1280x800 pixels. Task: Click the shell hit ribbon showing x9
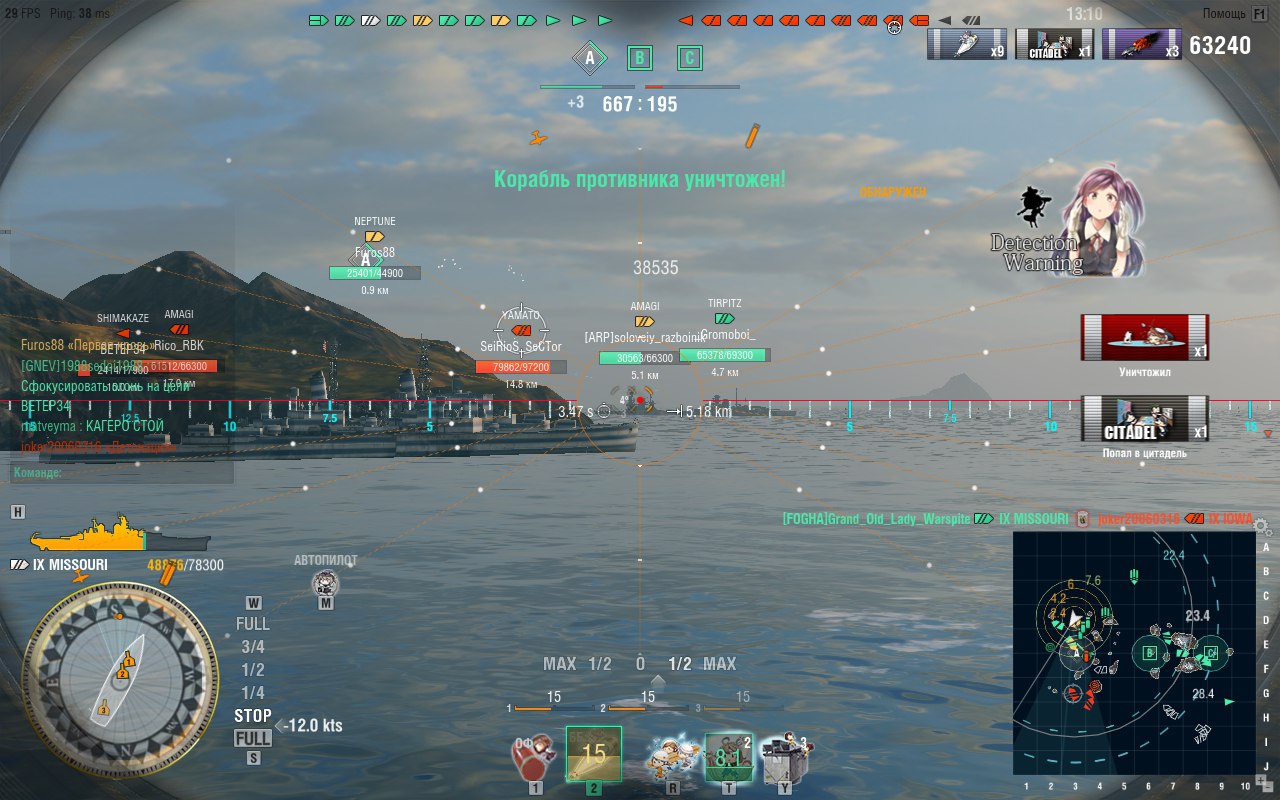[965, 44]
